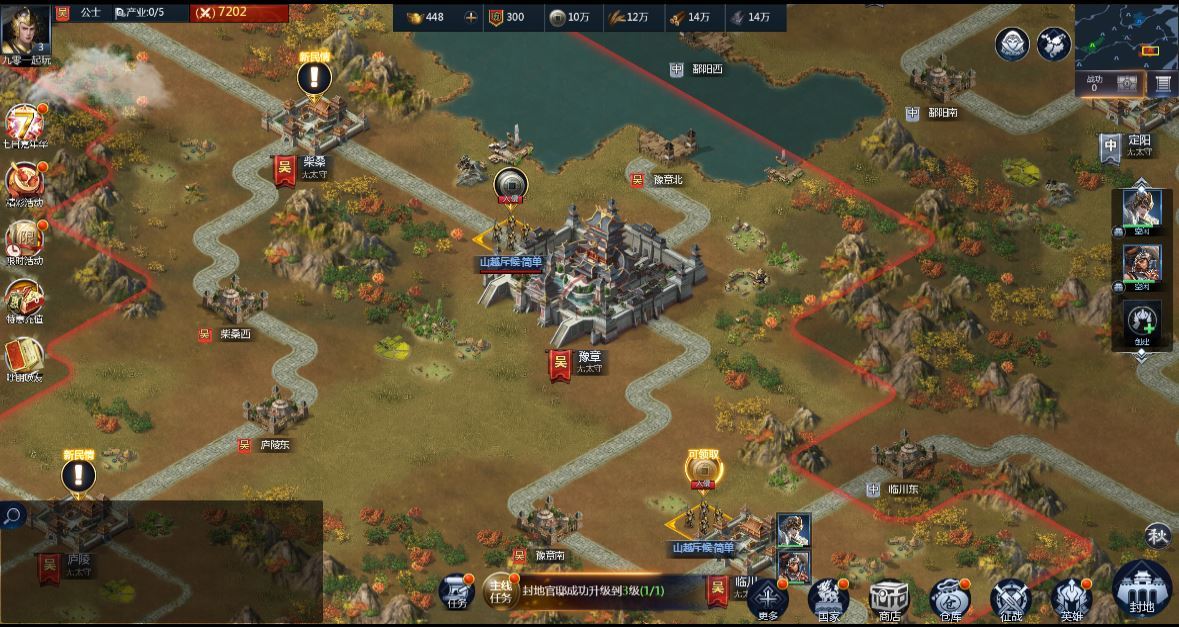This screenshot has width=1179, height=627.
Task: Enter the 封地 fief screen
Action: click(1141, 589)
